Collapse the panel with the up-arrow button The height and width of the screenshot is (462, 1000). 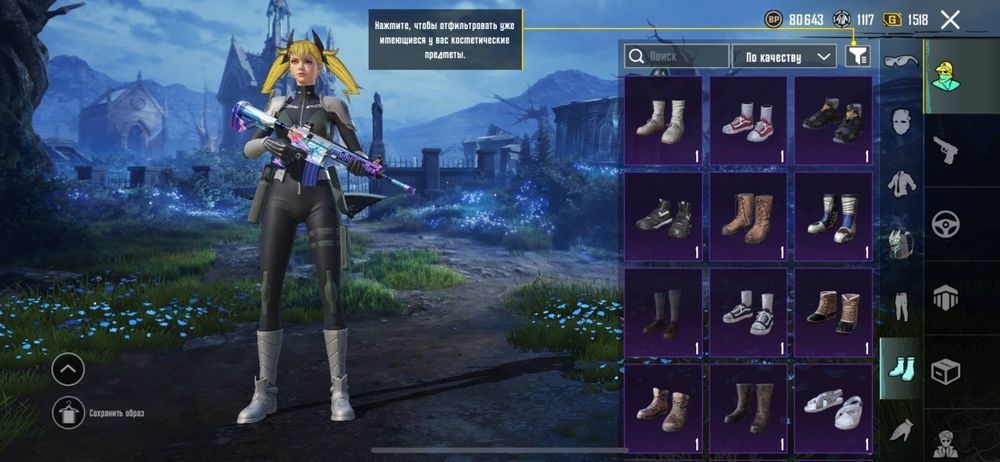coord(68,371)
